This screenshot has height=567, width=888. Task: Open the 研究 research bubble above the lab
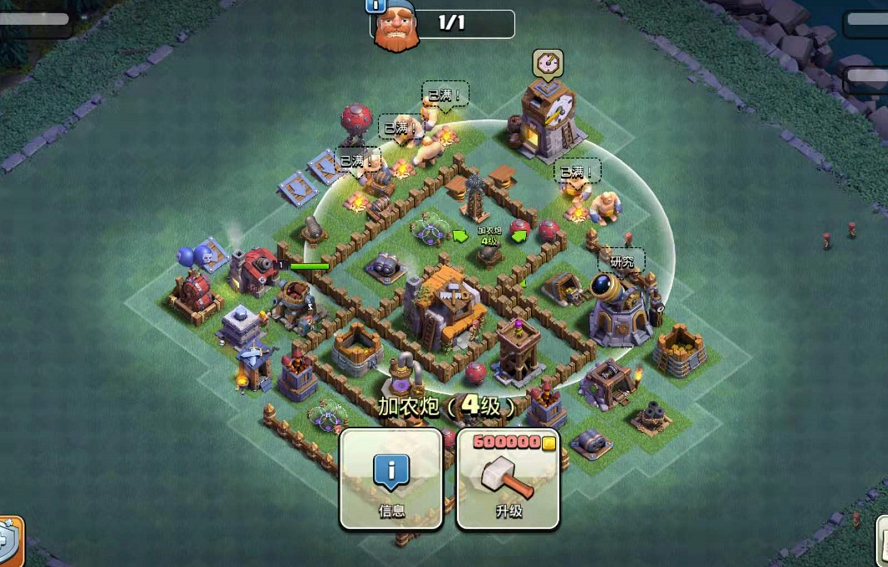622,261
